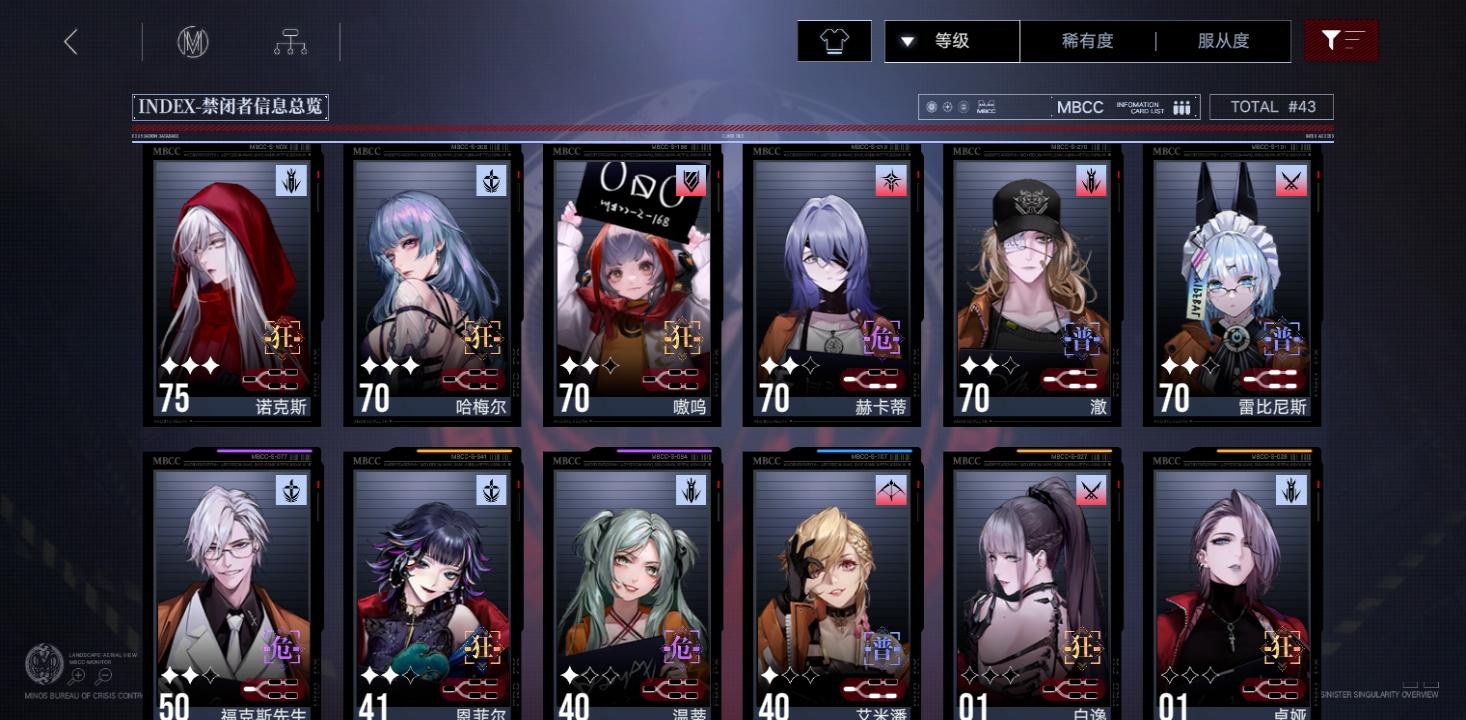Toggle the 狂 badge on 诺克斯's card
The image size is (1466, 720).
click(283, 338)
